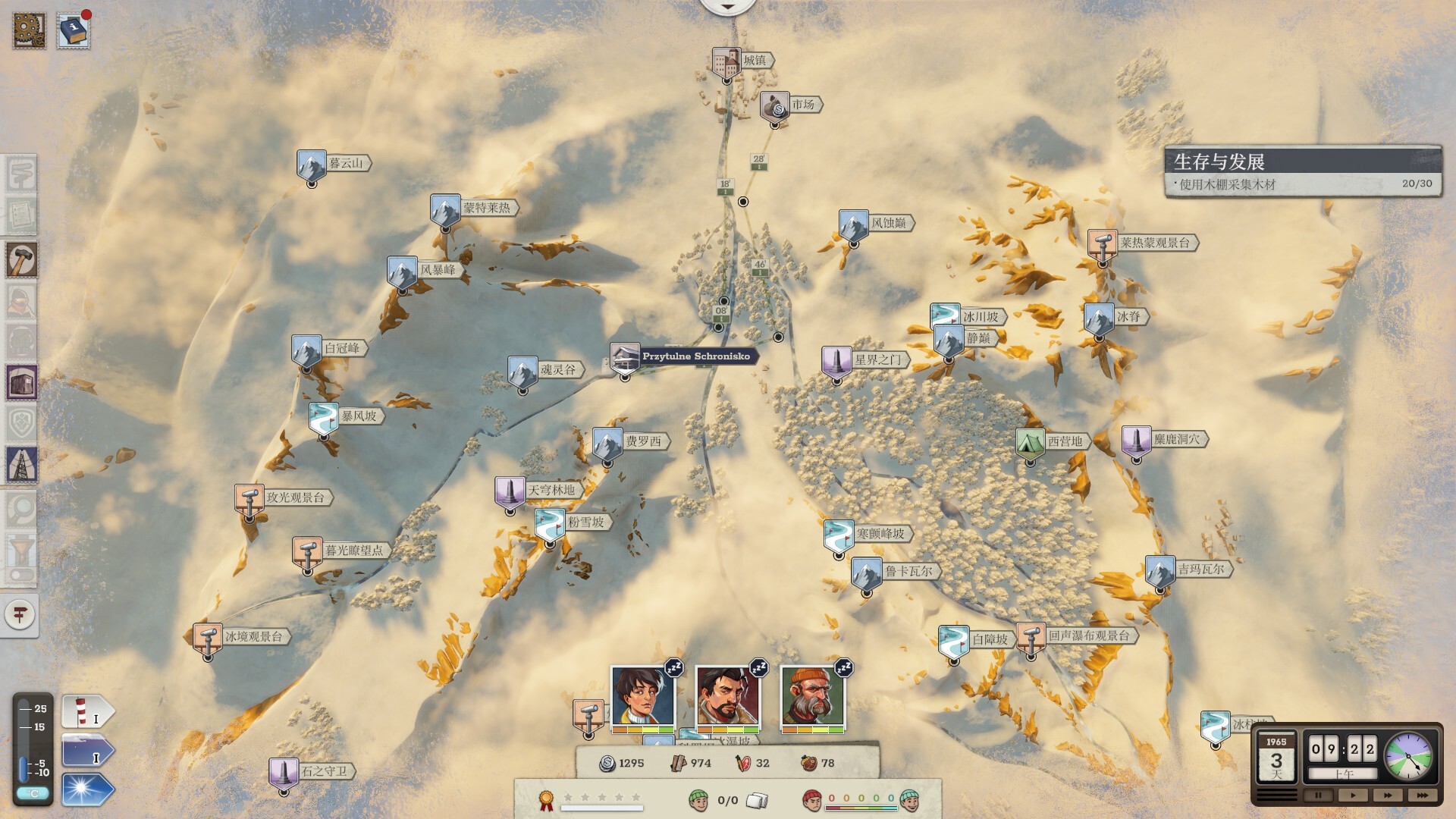Pause the game clock
1456x819 pixels.
coord(1318,795)
